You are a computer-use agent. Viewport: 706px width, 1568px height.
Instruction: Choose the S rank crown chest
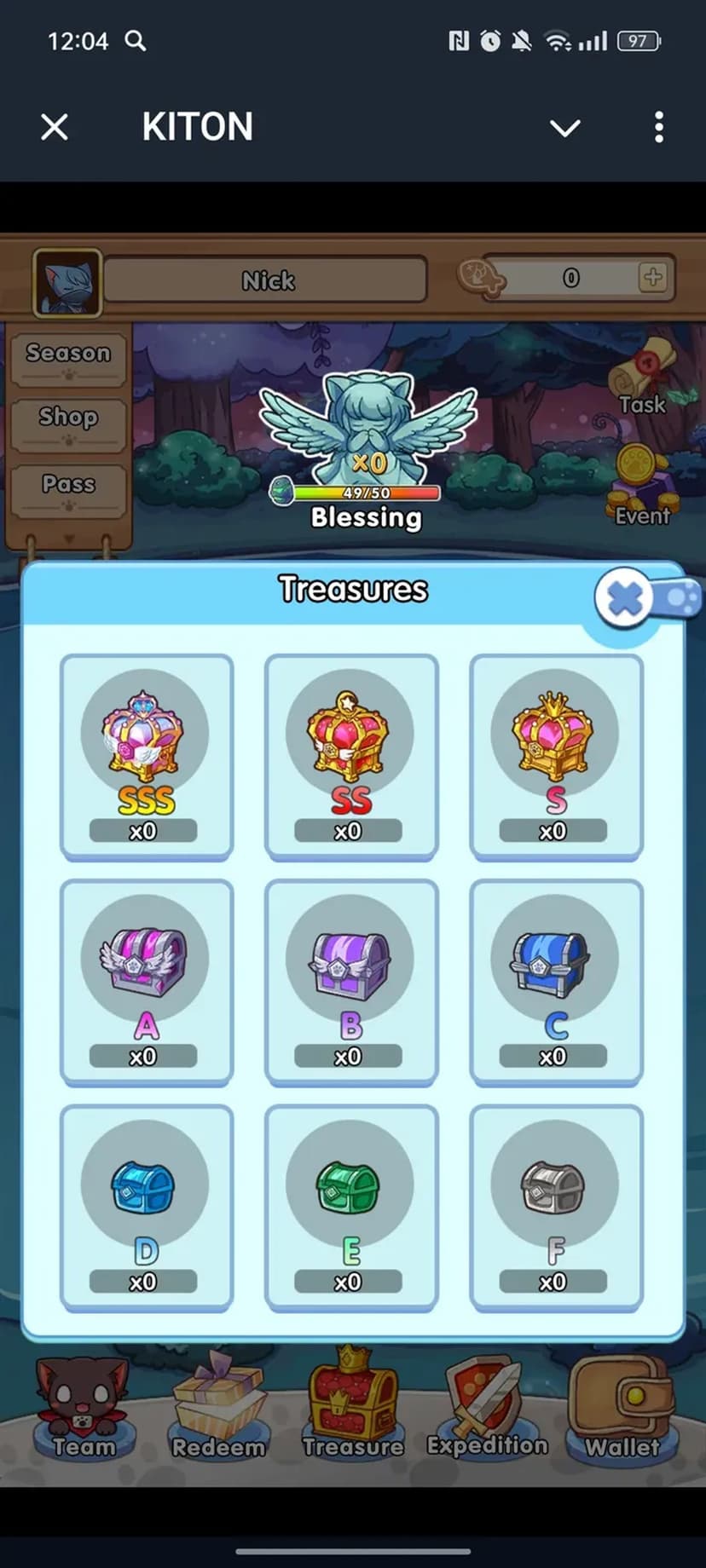tap(555, 756)
